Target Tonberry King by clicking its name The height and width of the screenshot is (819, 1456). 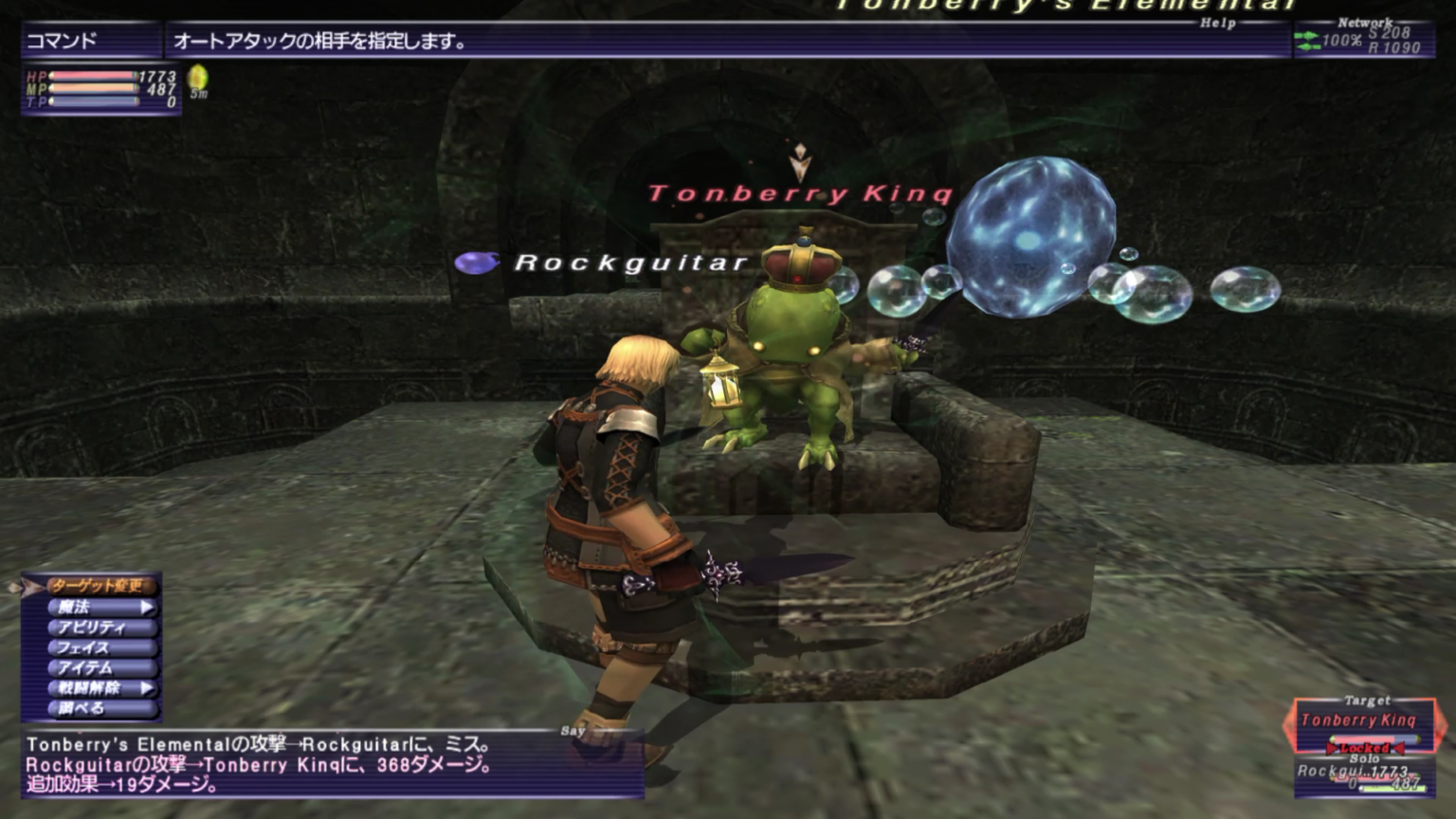pyautogui.click(x=799, y=194)
